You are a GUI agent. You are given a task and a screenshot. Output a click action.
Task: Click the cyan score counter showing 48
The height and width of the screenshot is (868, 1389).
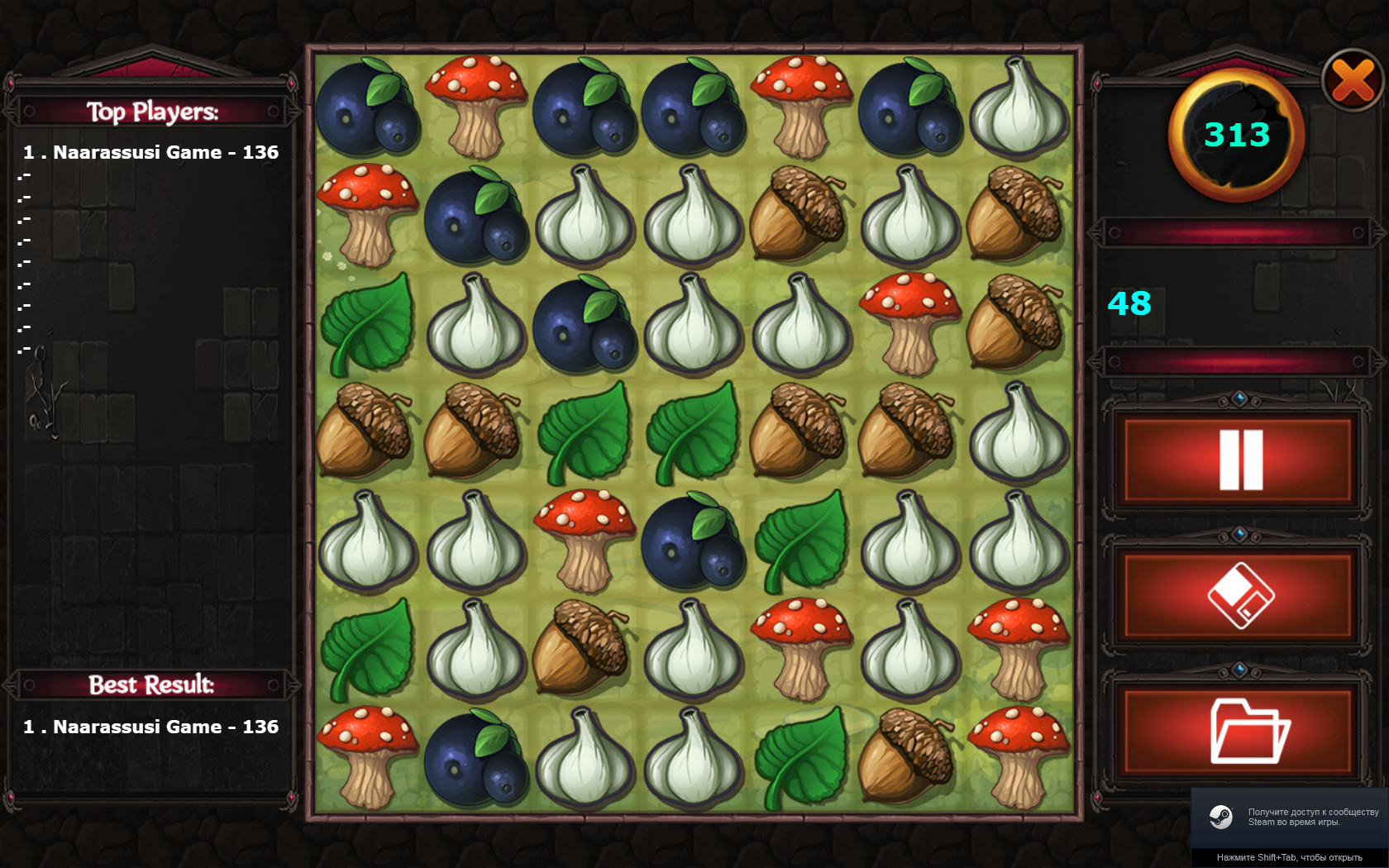click(x=1129, y=305)
